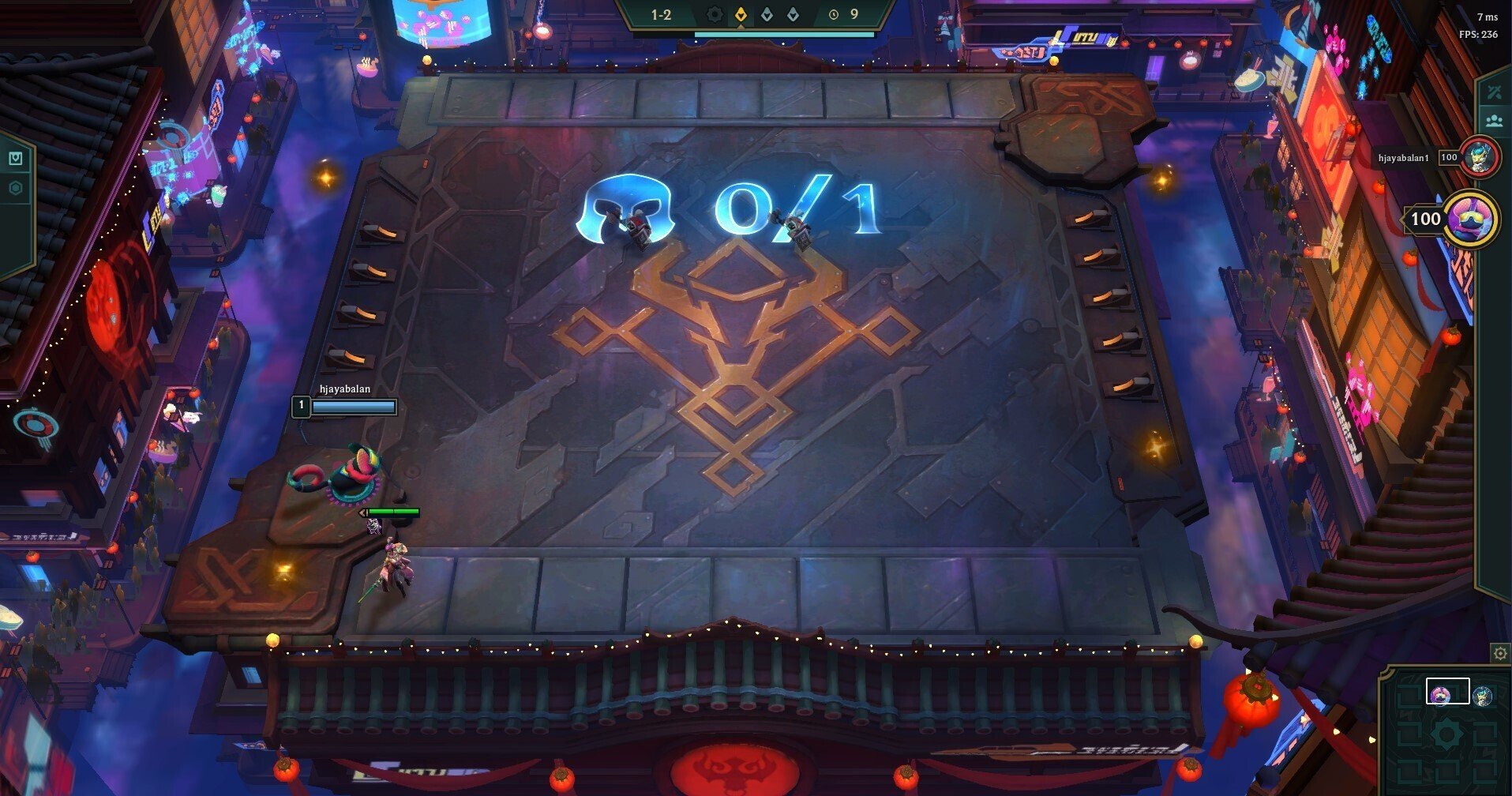Click hjayabalan's level 1 XP bar
This screenshot has height=796, width=1512.
click(353, 406)
